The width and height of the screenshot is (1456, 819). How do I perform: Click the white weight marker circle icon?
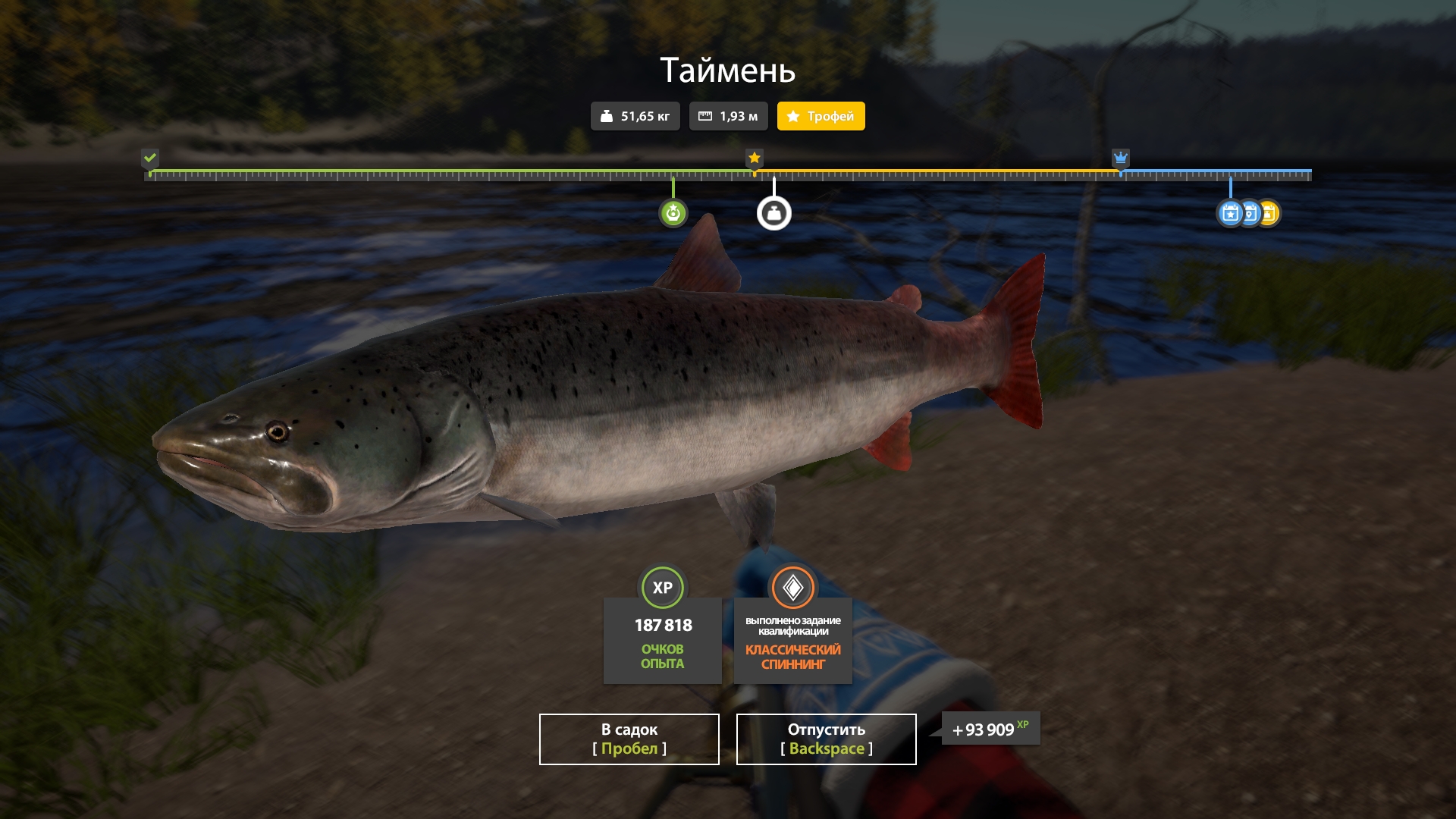(x=773, y=214)
